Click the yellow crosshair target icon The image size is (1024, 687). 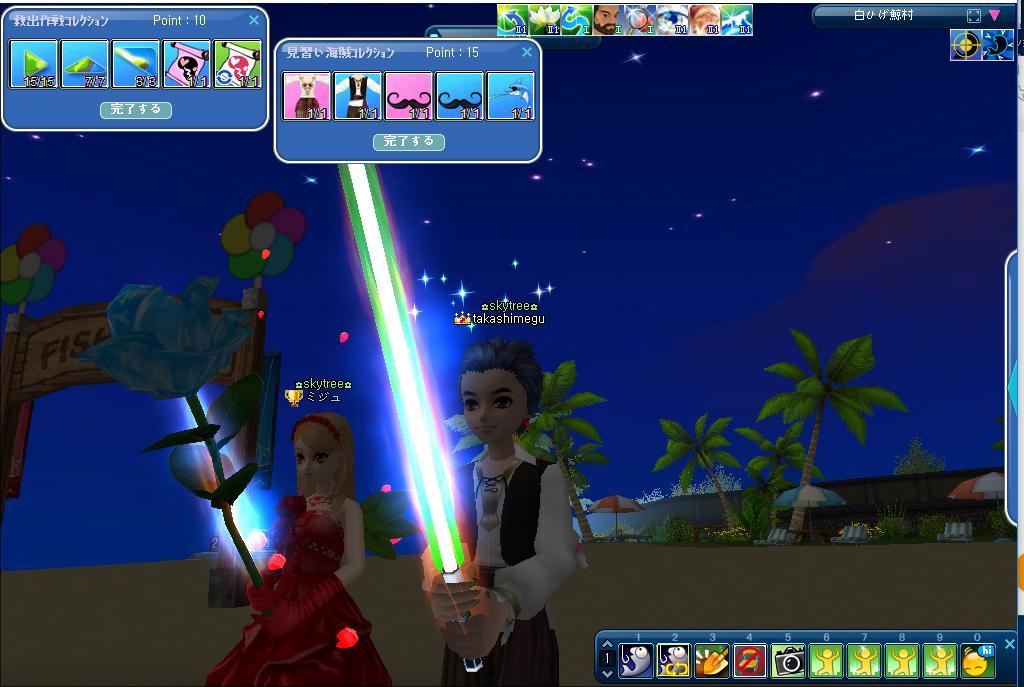pyautogui.click(x=965, y=46)
